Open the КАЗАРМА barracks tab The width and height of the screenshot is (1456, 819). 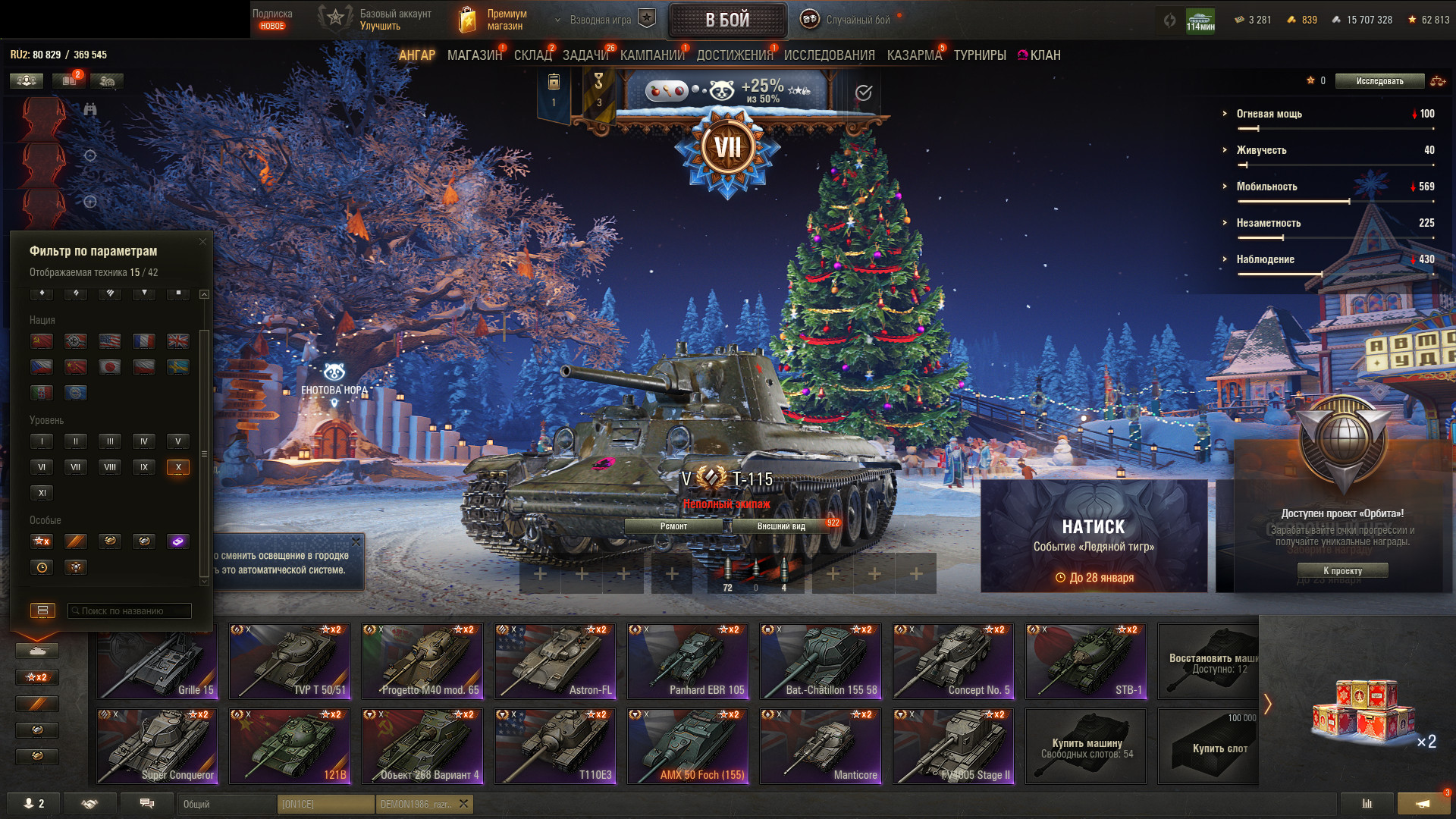[x=914, y=55]
